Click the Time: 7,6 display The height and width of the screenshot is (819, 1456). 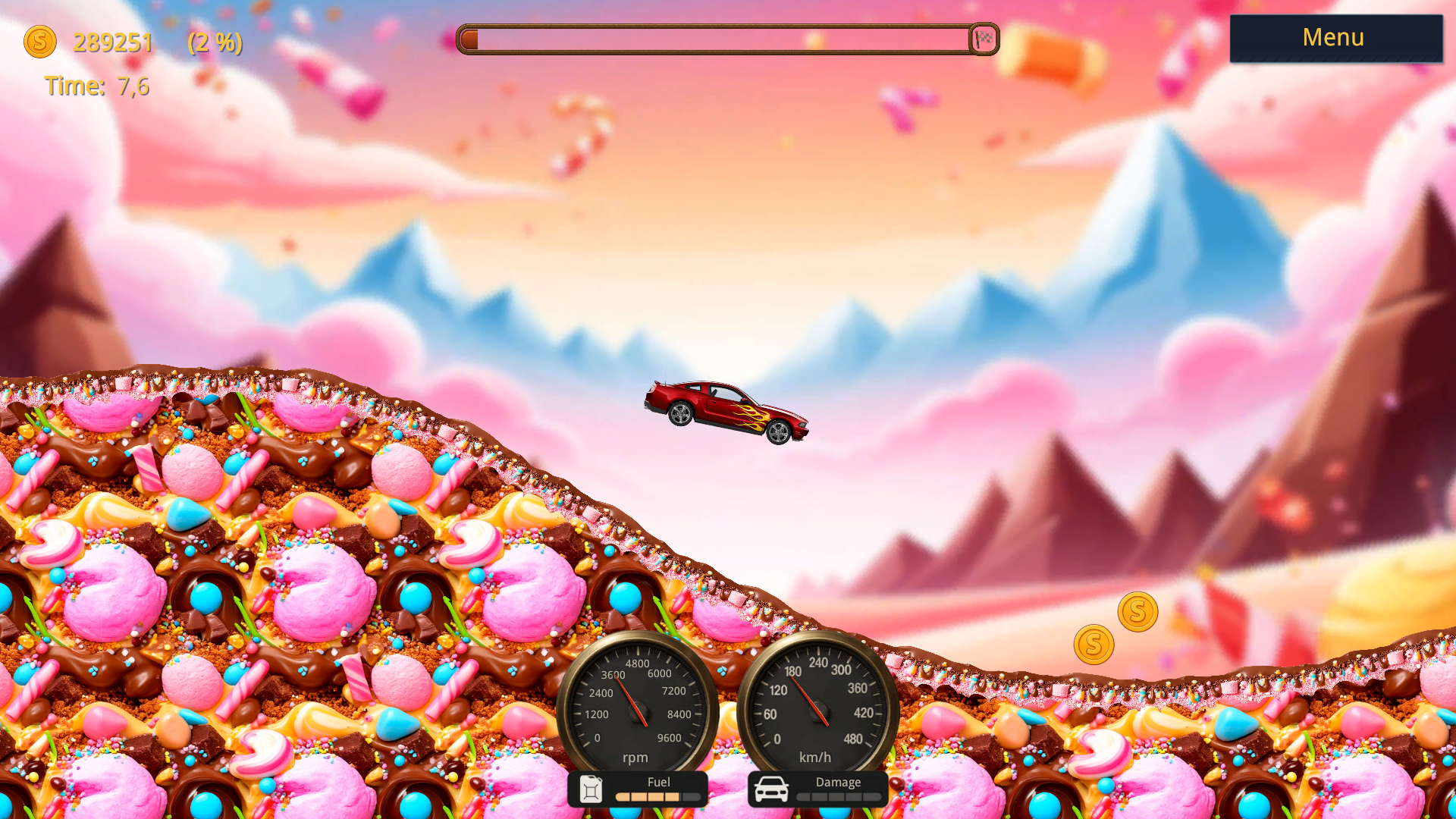(x=97, y=86)
